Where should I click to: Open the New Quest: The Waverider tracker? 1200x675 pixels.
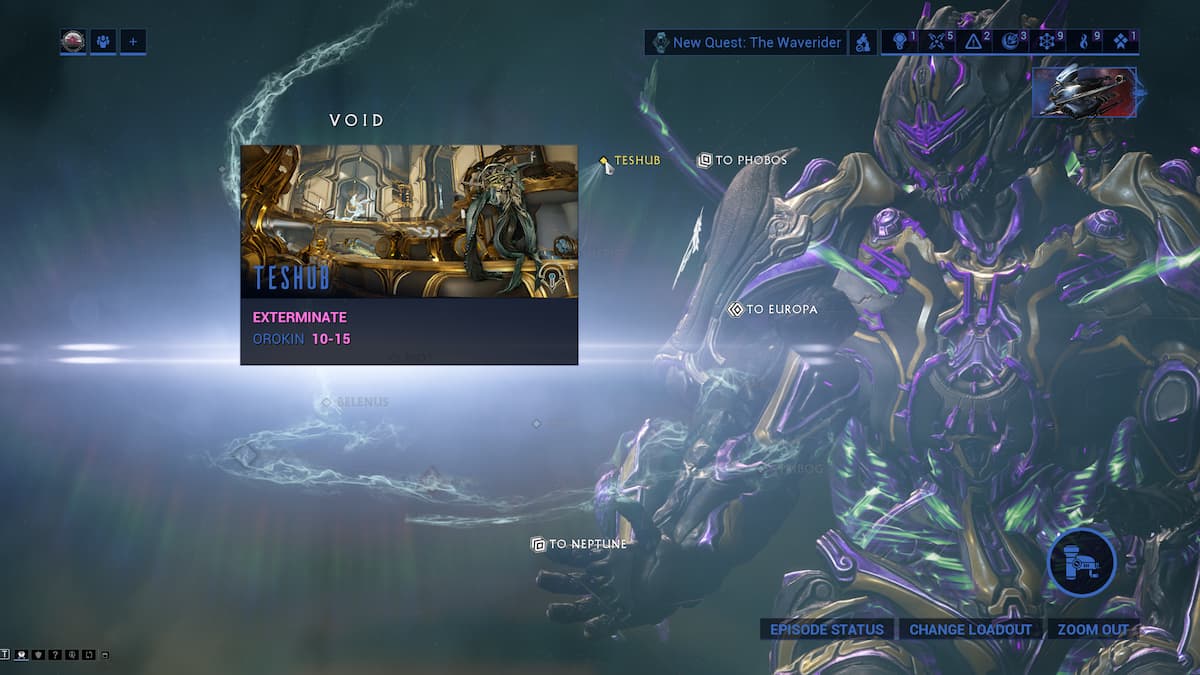click(745, 42)
